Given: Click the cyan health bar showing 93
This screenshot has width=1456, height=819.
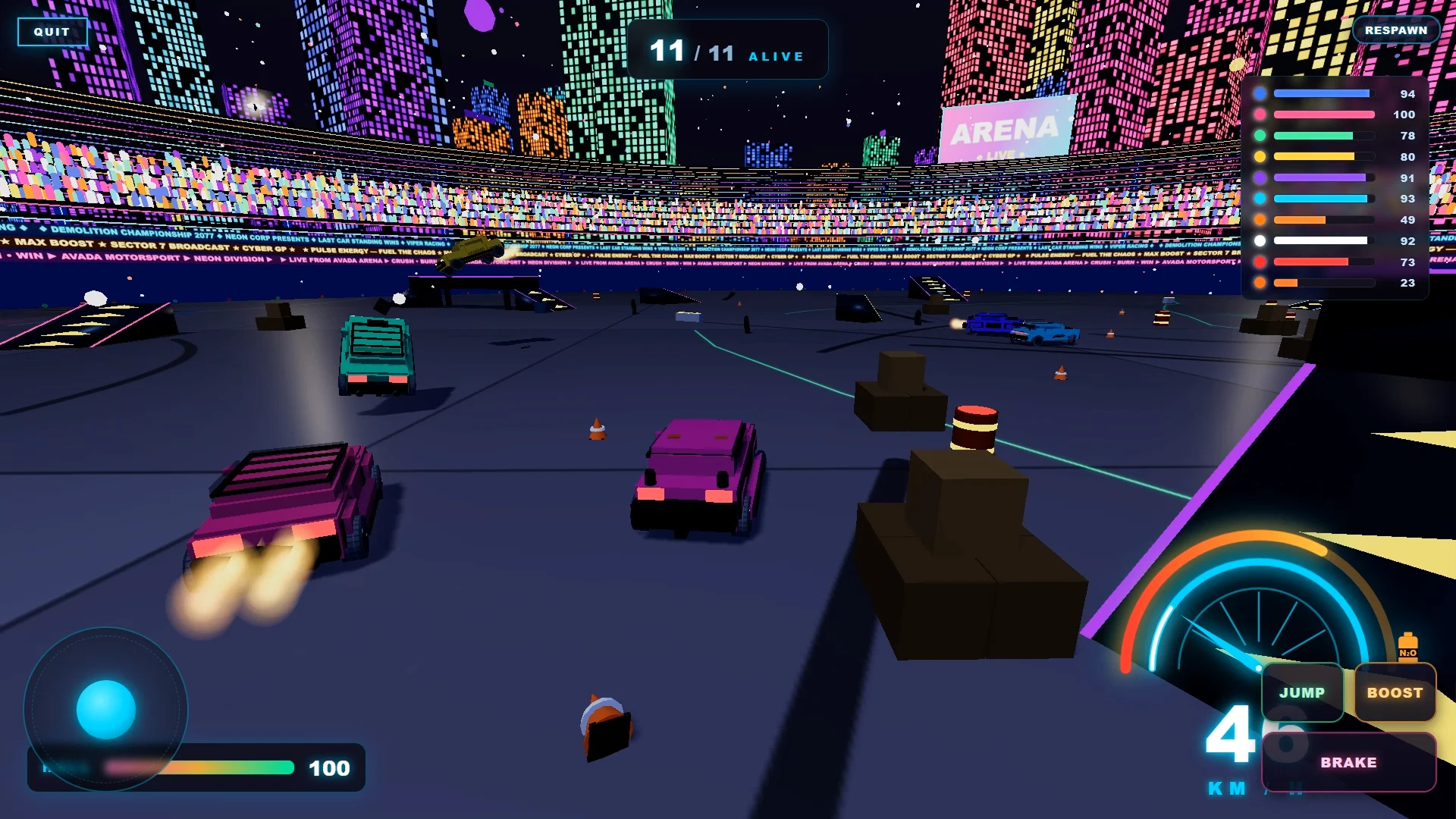Looking at the screenshot, I should click(x=1325, y=199).
